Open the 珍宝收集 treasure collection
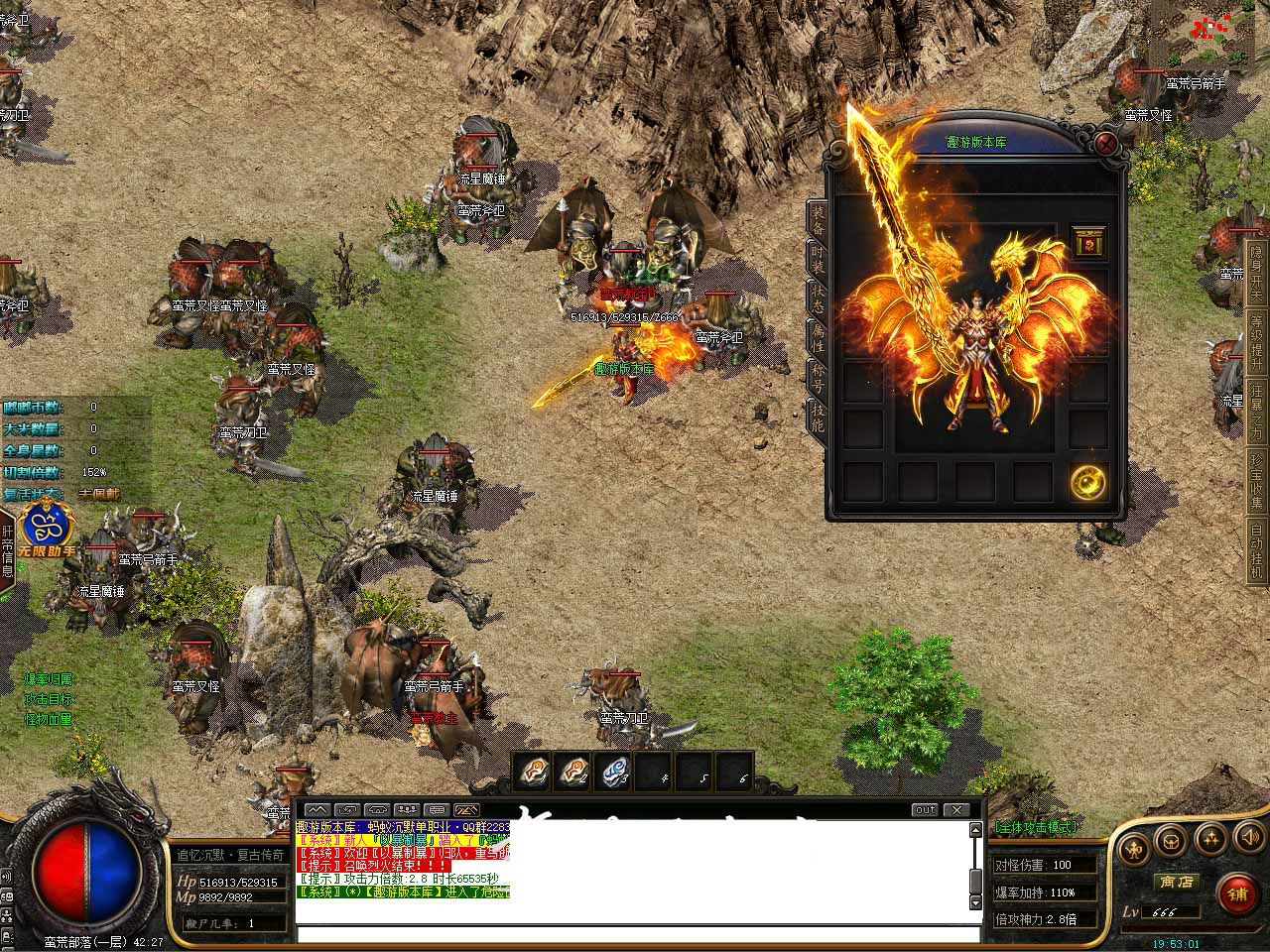 (1257, 479)
